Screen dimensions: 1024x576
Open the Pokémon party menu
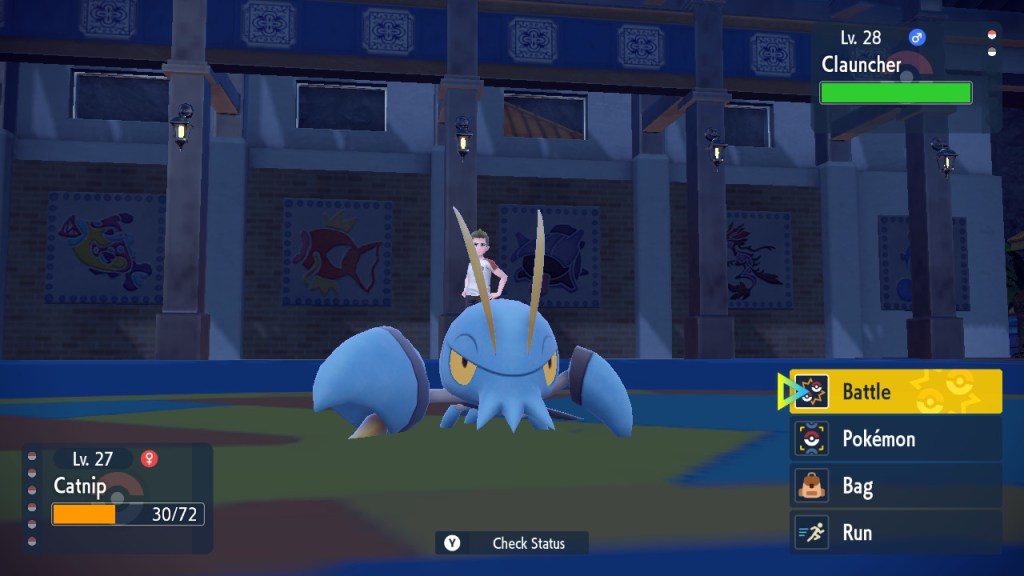895,439
